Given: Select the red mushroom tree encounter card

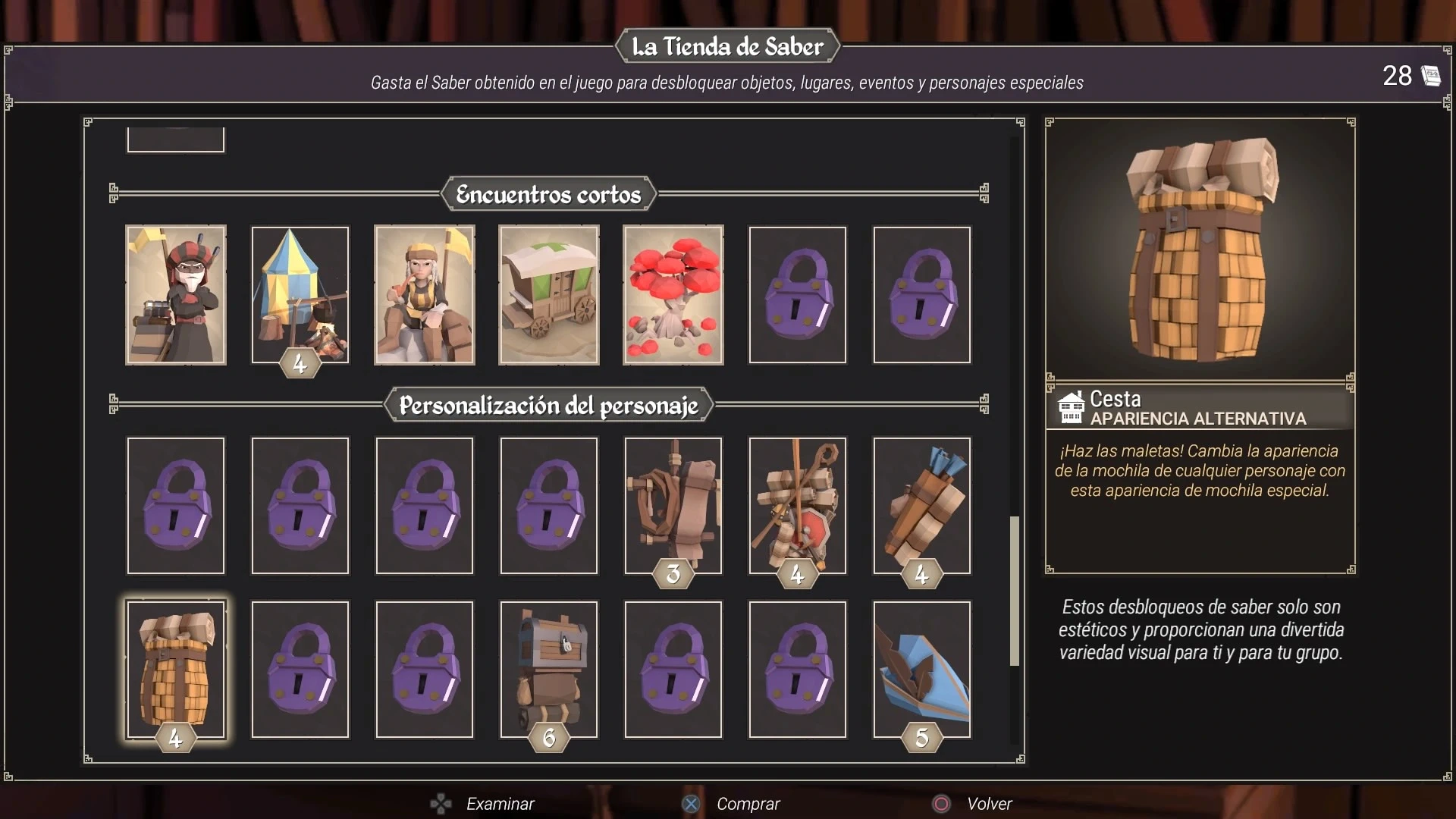Looking at the screenshot, I should click(673, 295).
